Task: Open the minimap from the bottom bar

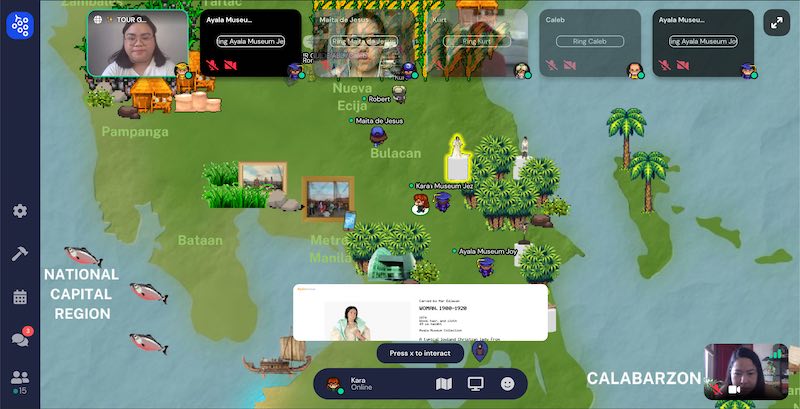Action: coord(445,383)
